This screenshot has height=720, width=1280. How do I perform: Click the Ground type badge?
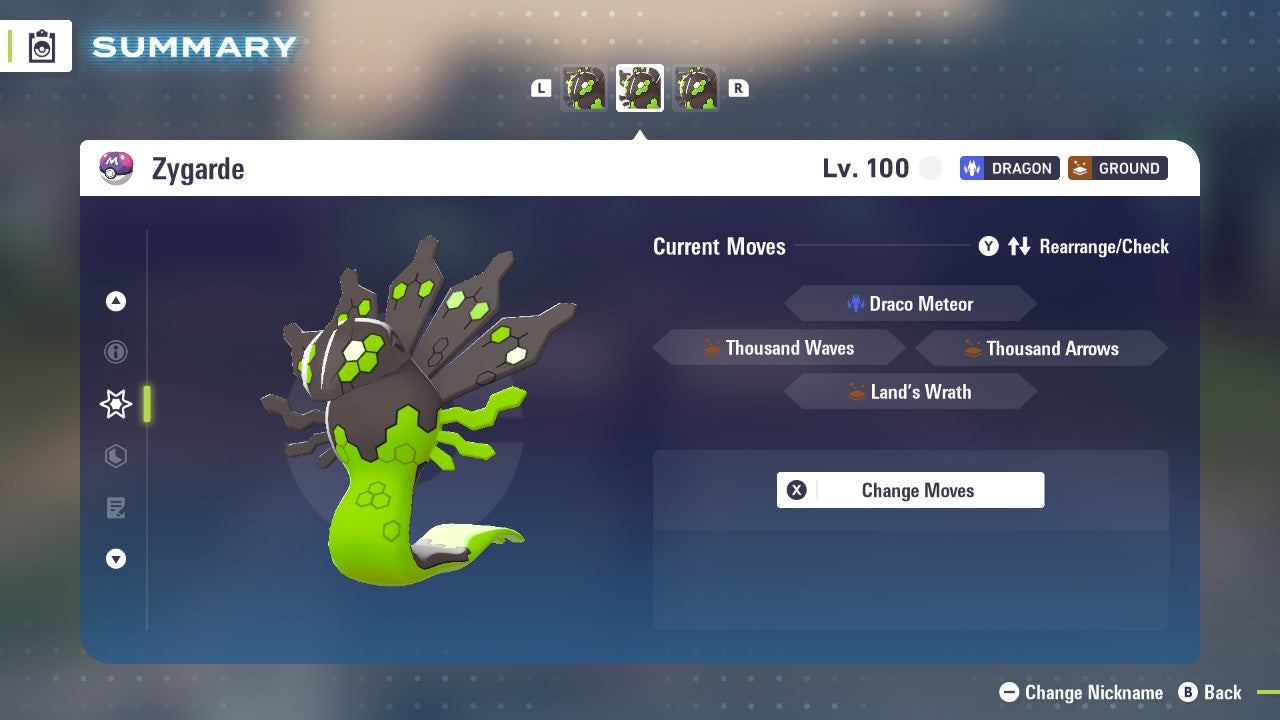[x=1117, y=168]
